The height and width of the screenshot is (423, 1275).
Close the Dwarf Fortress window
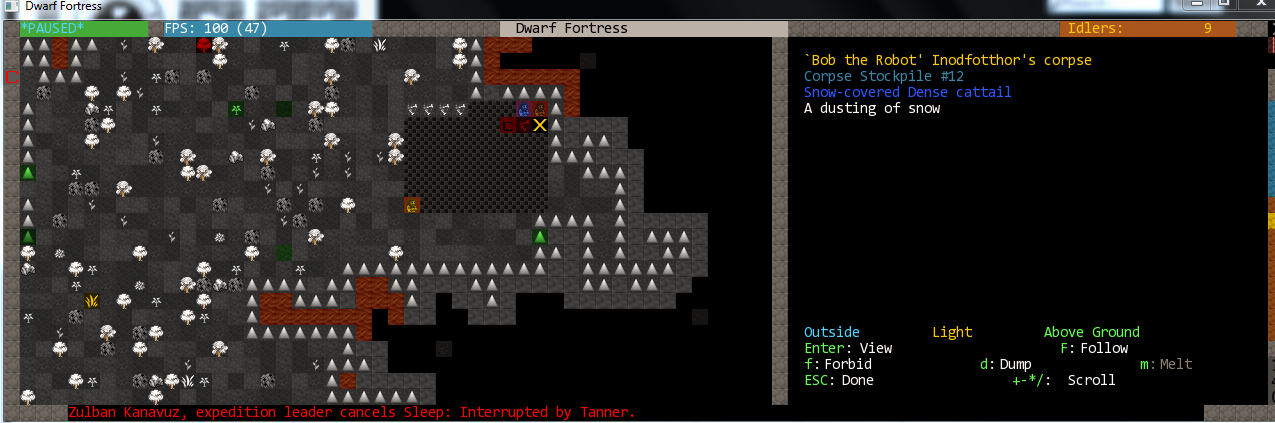[x=1253, y=6]
